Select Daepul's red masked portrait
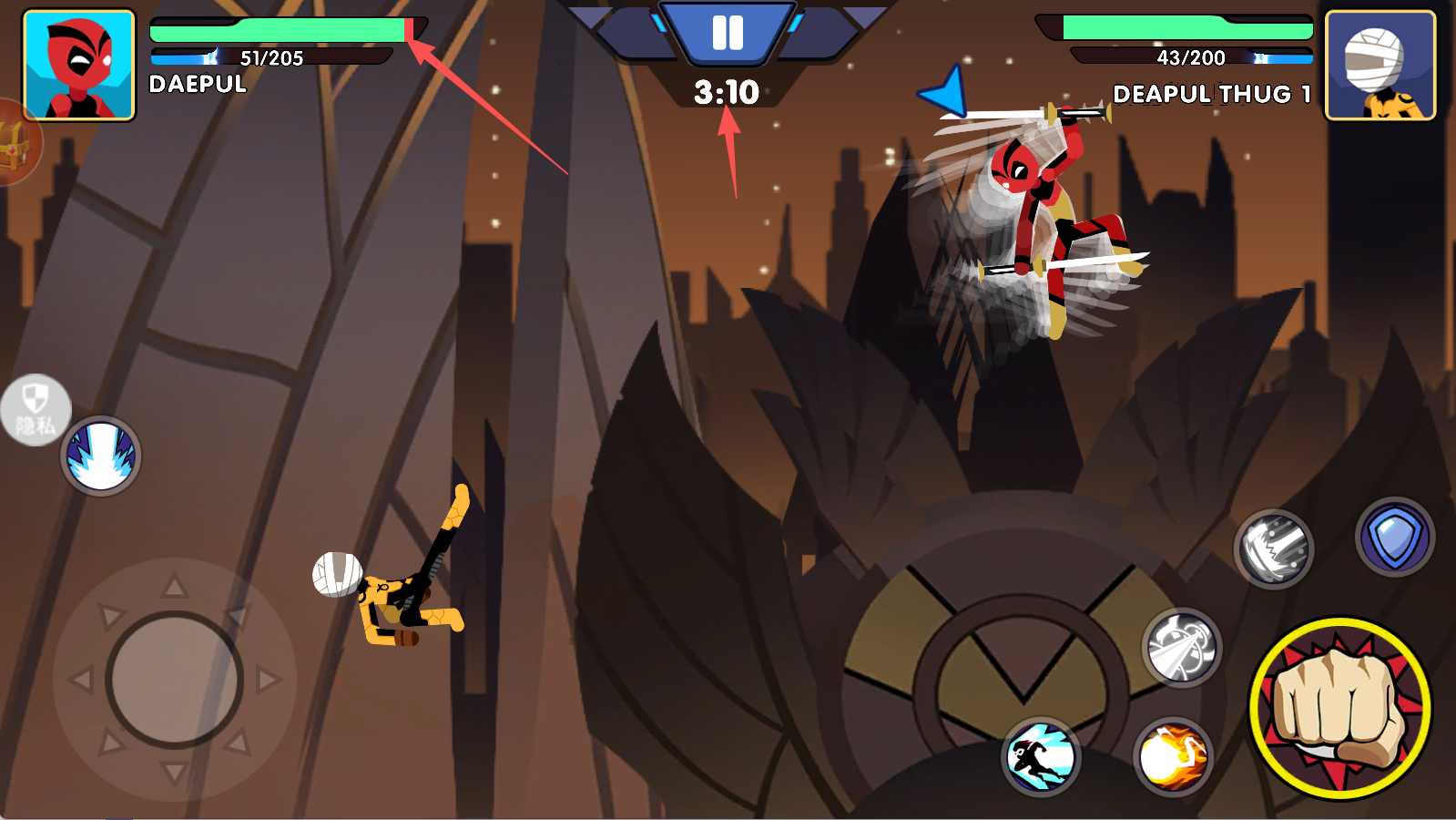 tap(79, 66)
